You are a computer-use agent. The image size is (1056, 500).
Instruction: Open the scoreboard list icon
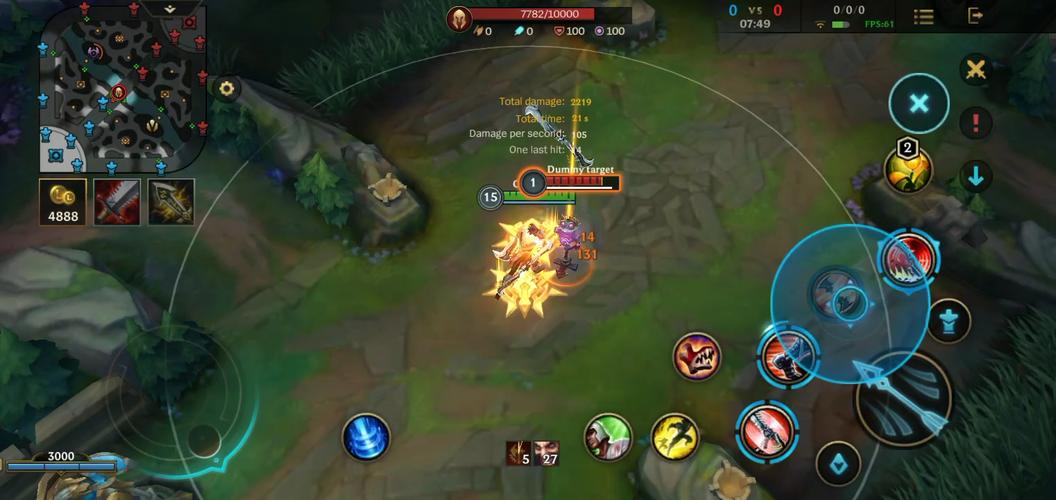(x=924, y=16)
